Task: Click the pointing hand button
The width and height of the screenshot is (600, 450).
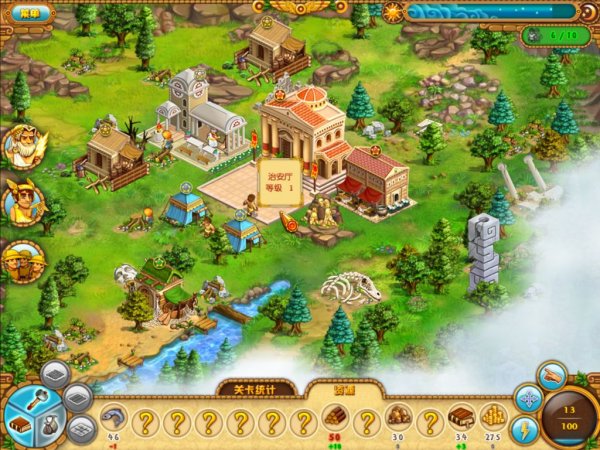Action: [551, 375]
